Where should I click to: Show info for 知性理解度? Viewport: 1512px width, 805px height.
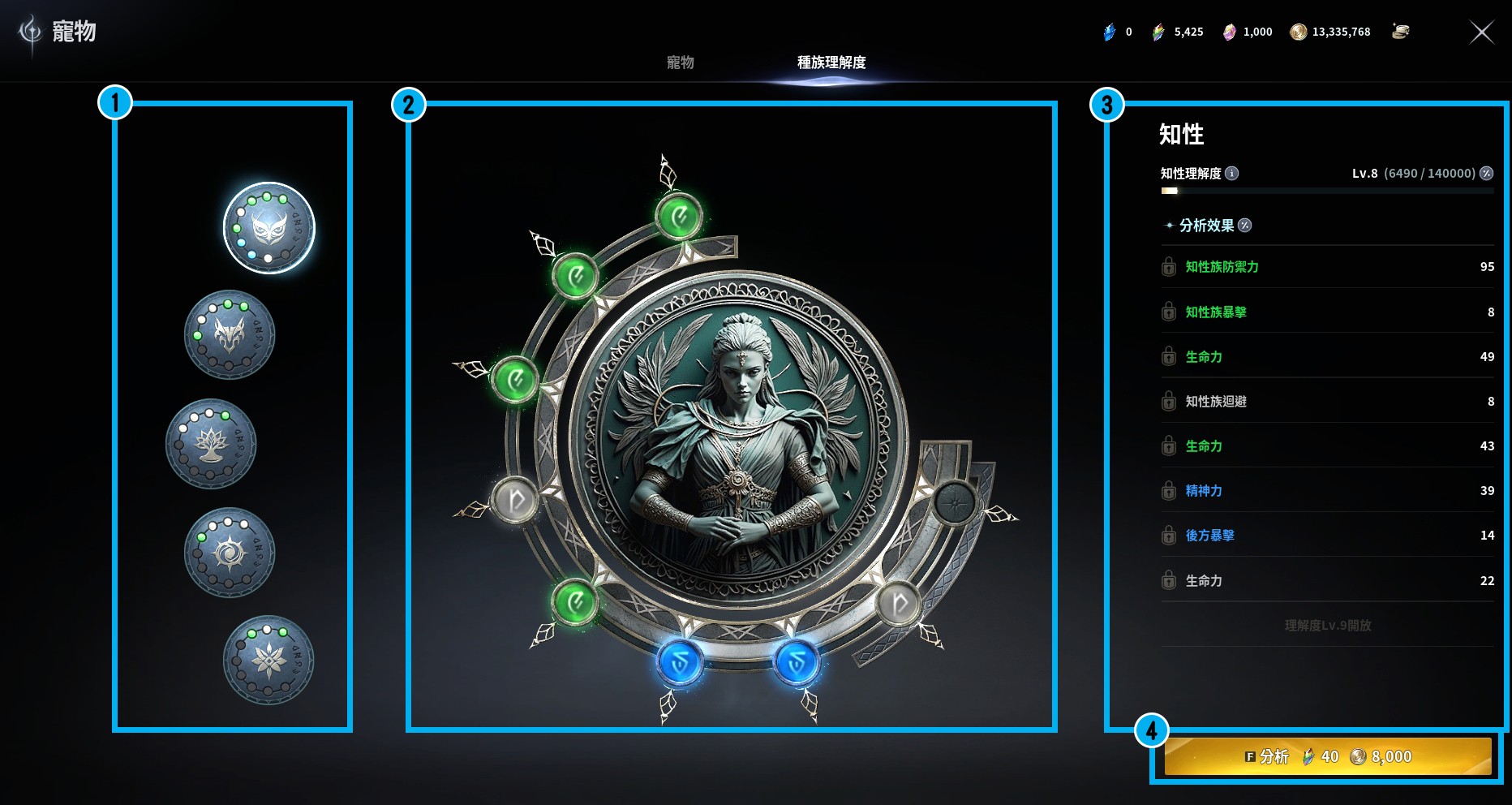click(x=1231, y=173)
